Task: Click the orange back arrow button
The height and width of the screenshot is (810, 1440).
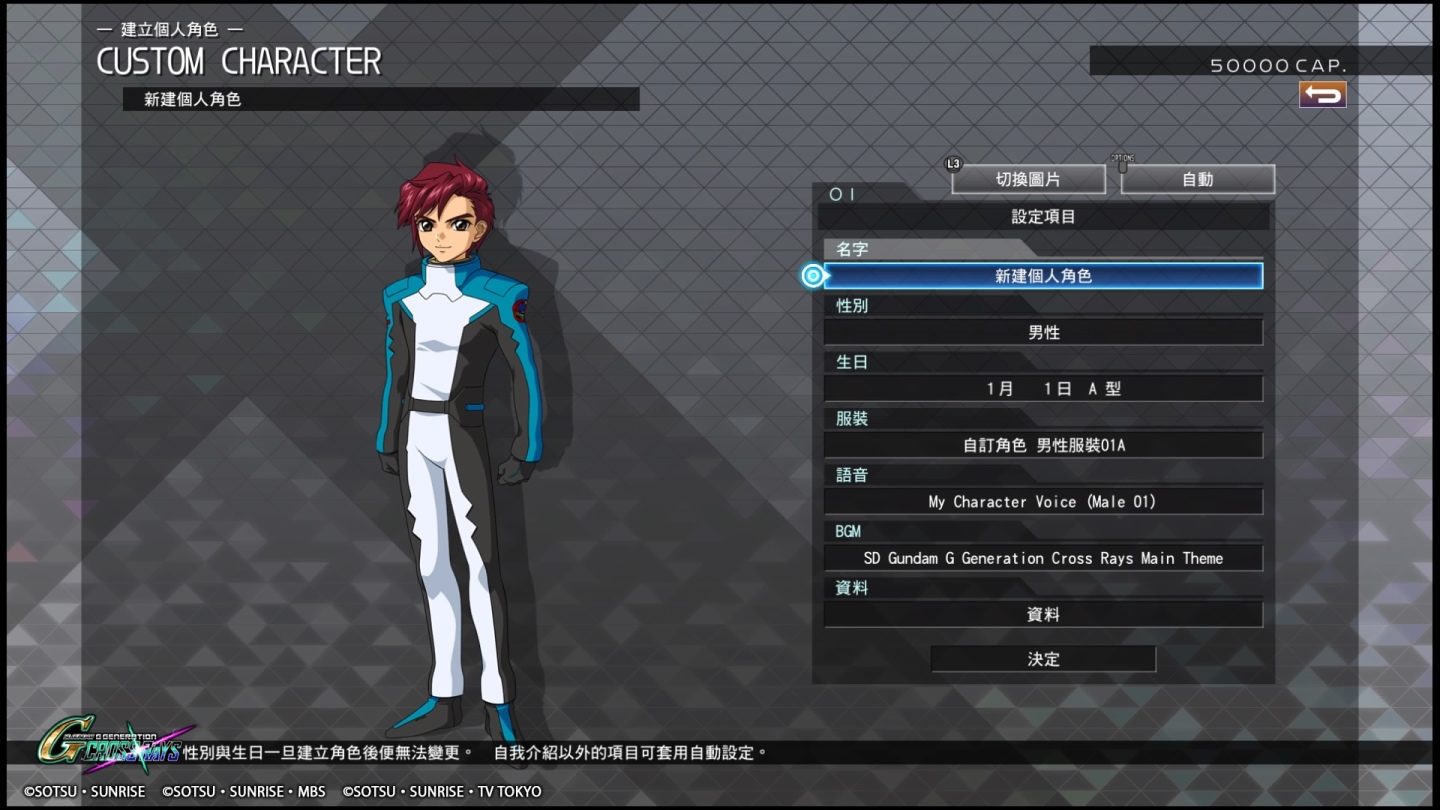Action: (1322, 95)
